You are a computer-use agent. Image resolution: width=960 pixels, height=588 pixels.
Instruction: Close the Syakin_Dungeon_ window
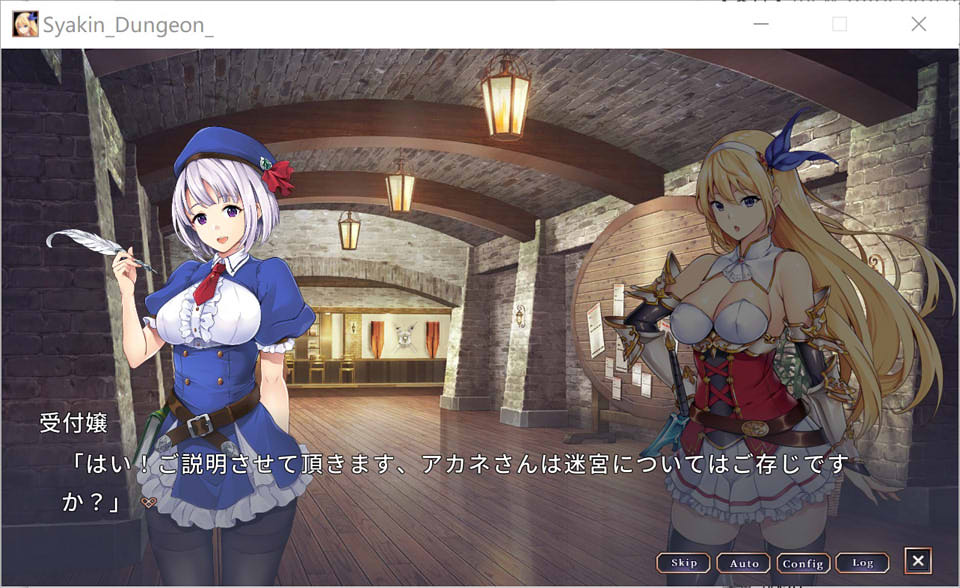coord(919,24)
